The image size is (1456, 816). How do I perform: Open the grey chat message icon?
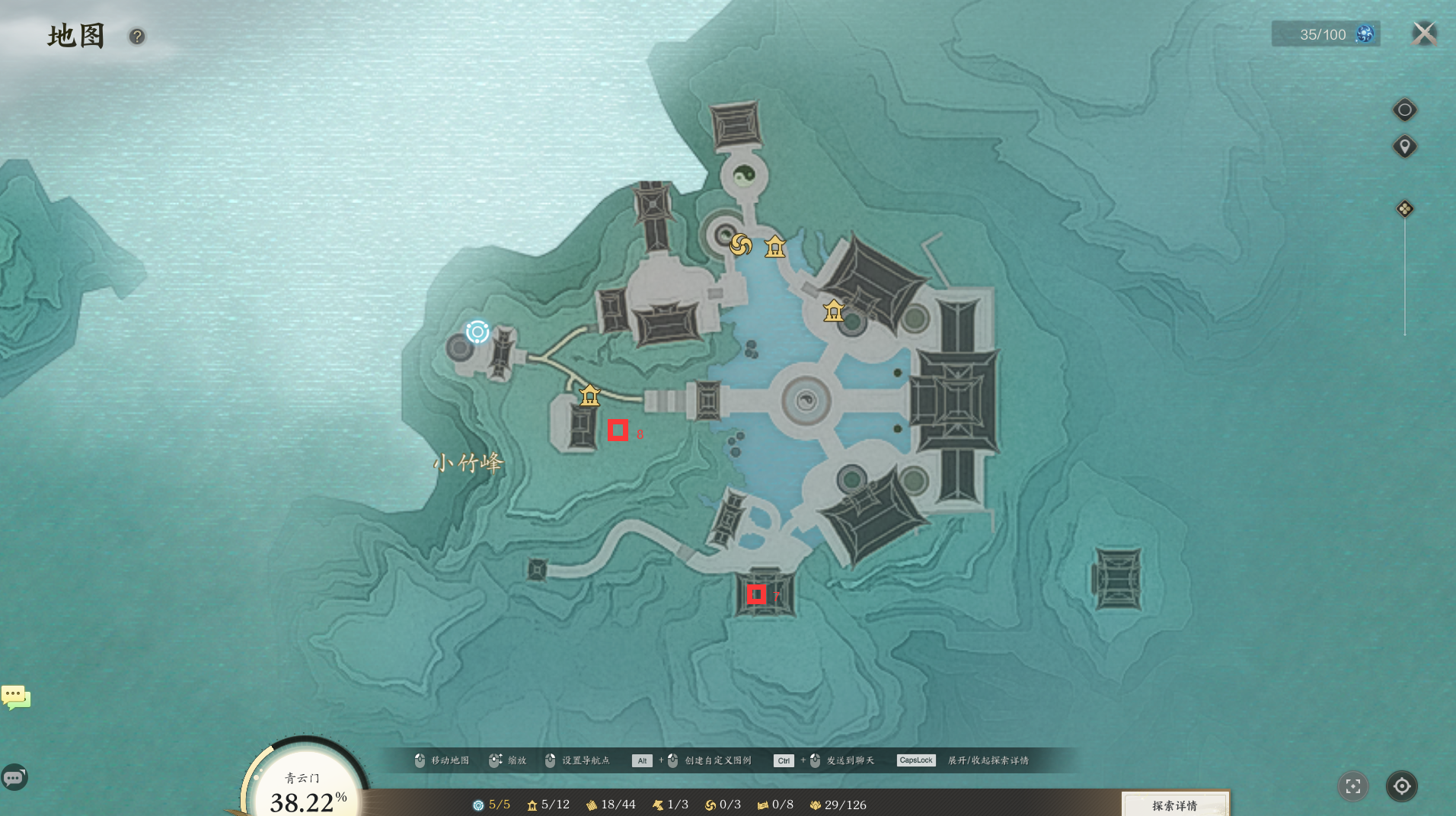[14, 777]
